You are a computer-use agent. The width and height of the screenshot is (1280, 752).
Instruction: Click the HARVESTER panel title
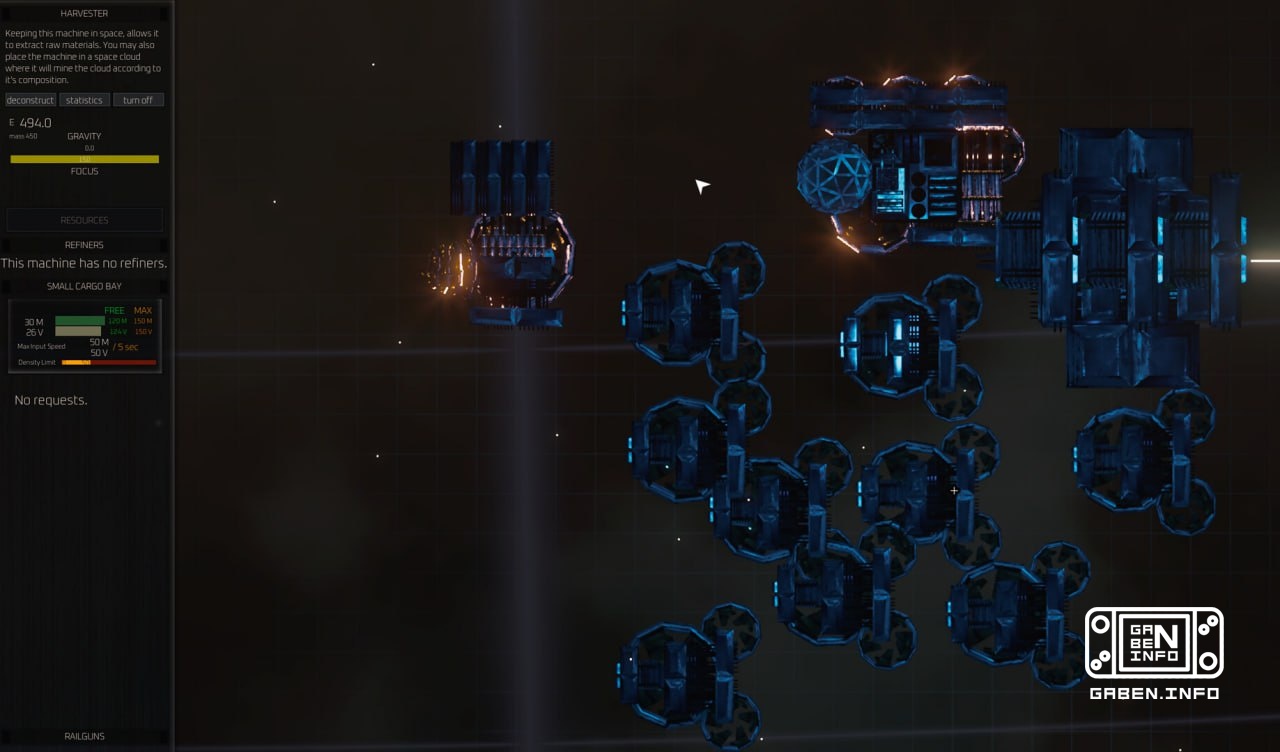coord(85,13)
